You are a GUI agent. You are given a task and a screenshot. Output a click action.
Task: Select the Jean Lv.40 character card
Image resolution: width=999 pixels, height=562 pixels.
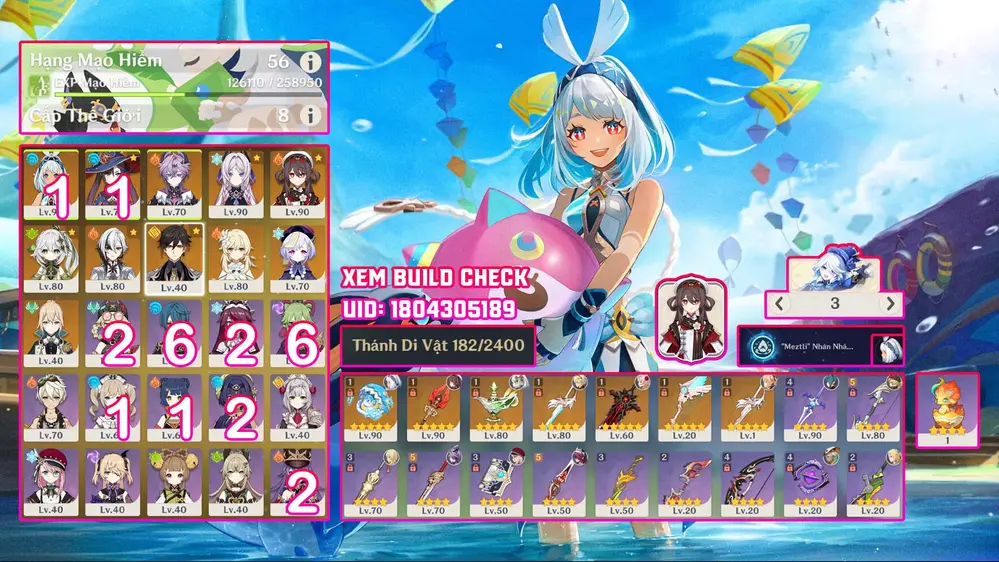point(49,331)
